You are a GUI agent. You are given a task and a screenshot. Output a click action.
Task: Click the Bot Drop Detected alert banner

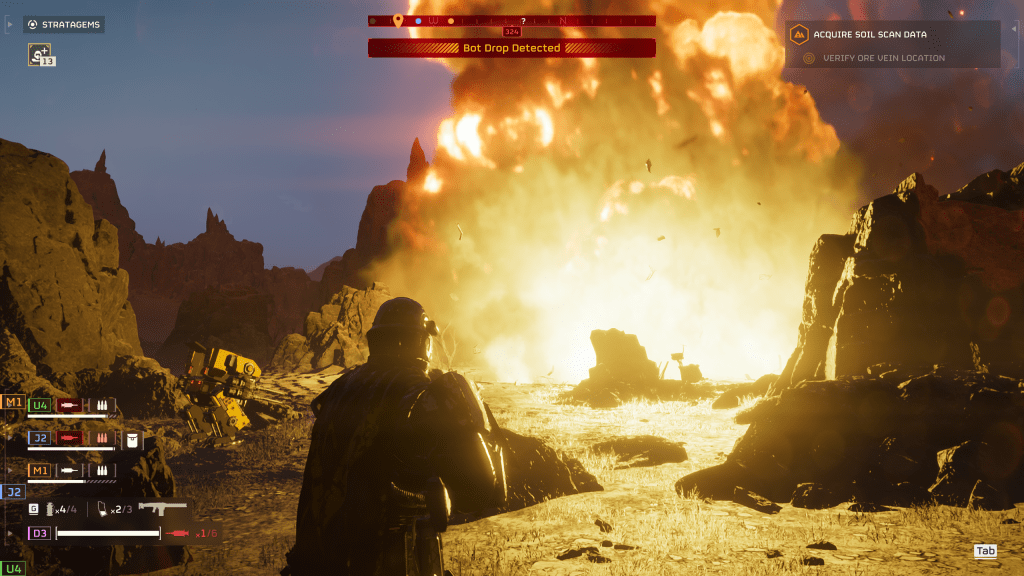[511, 48]
